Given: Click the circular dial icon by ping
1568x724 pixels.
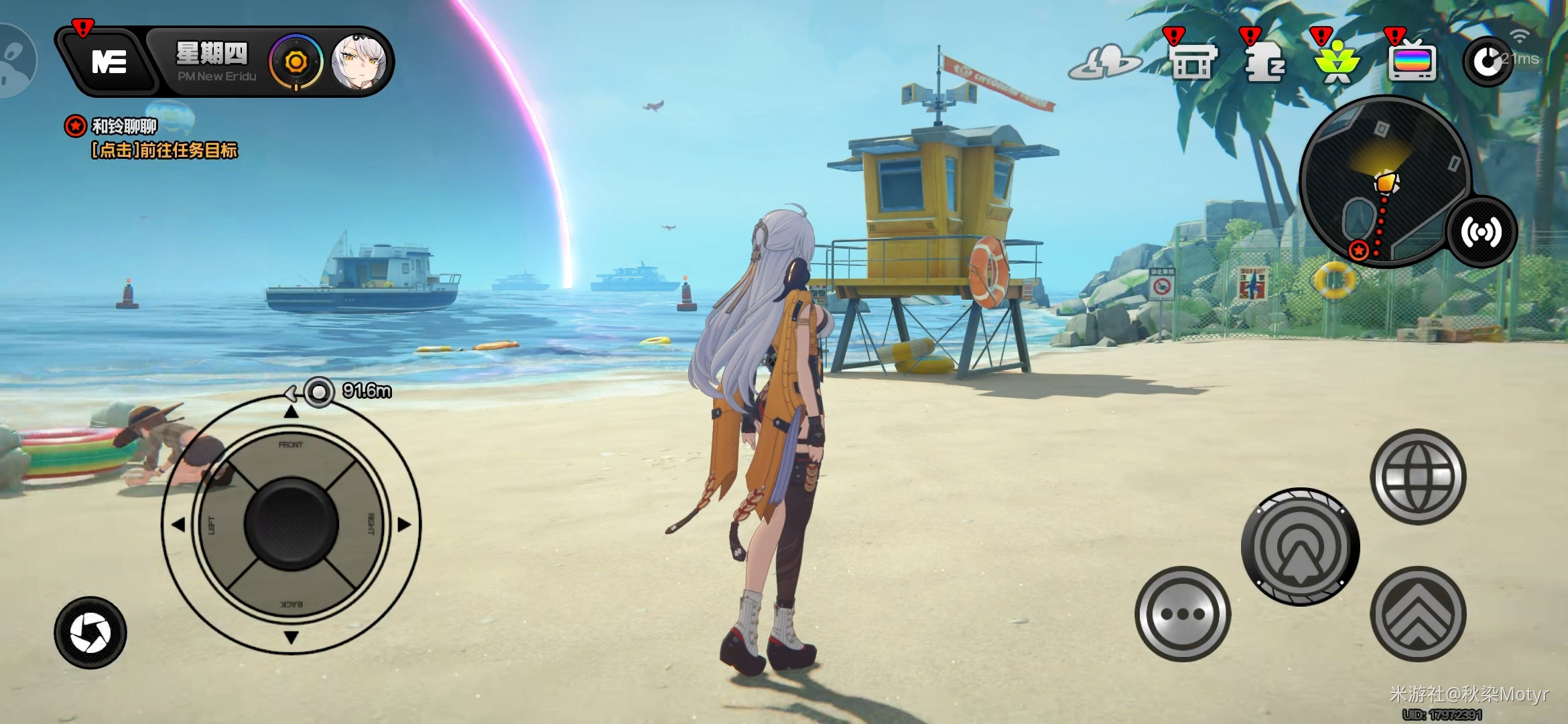Looking at the screenshot, I should 1488,62.
